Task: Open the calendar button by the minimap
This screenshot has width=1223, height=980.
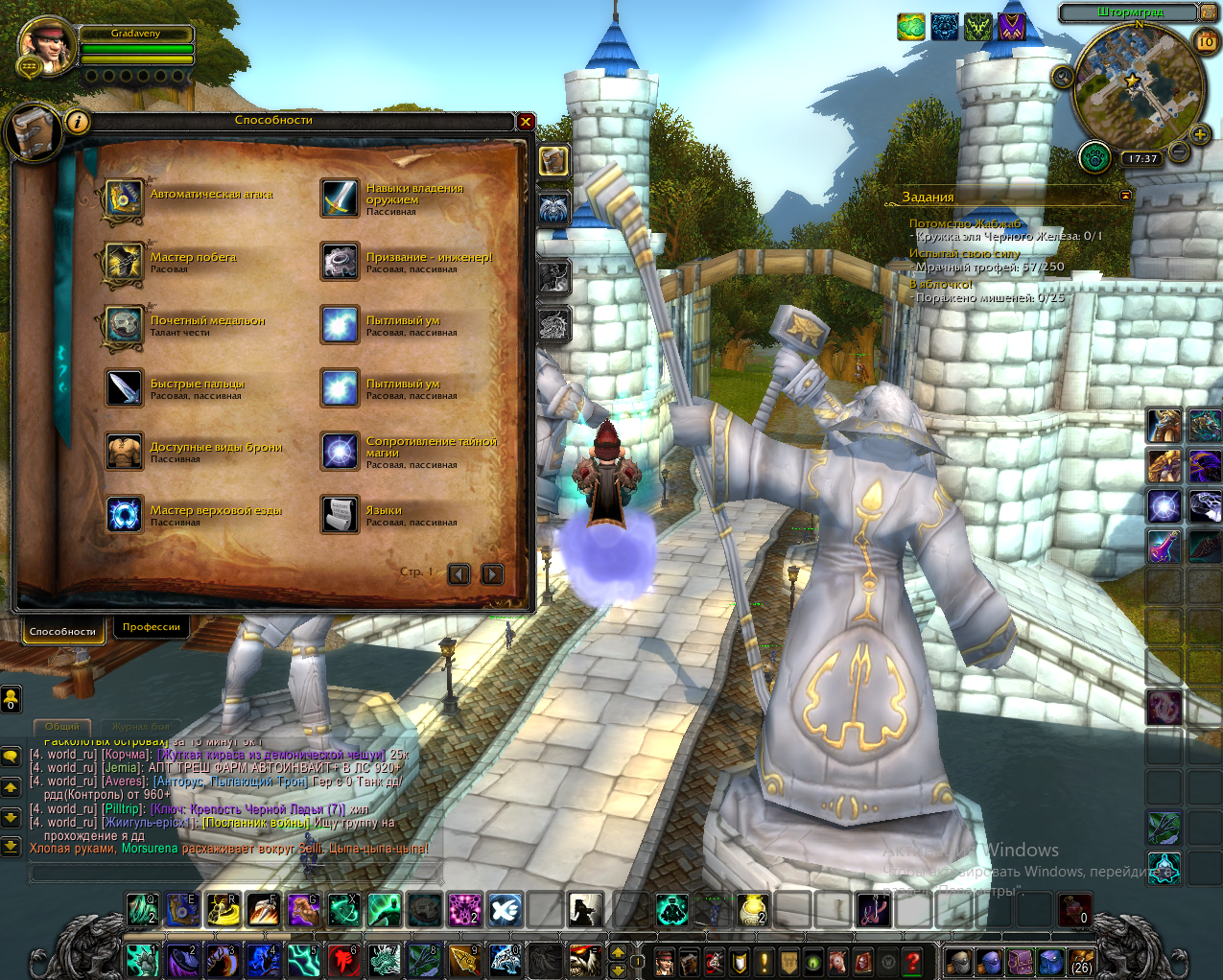Action: click(1206, 41)
